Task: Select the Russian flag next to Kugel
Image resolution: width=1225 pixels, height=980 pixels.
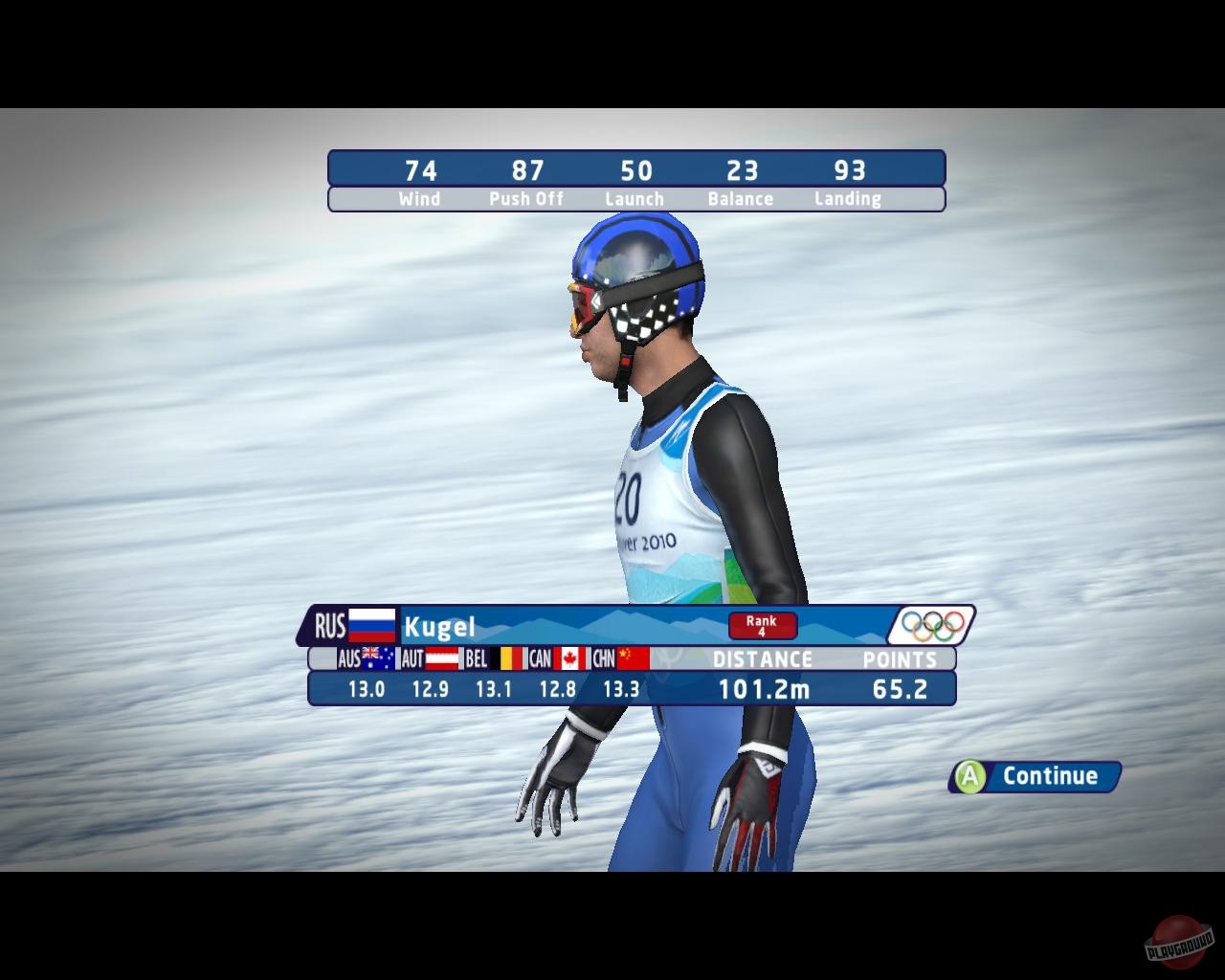Action: (372, 624)
